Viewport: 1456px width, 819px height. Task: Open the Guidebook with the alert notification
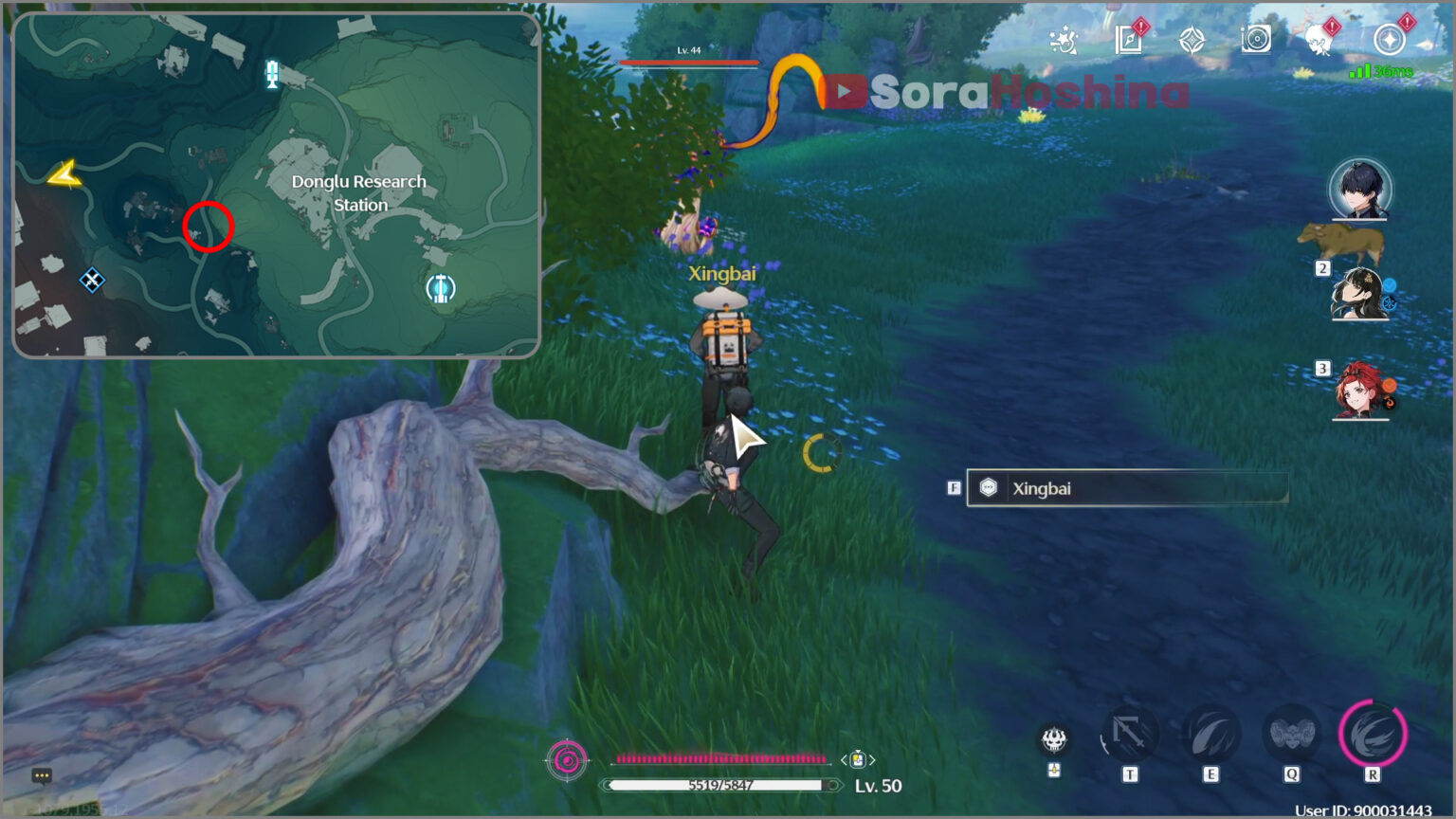(x=1128, y=39)
